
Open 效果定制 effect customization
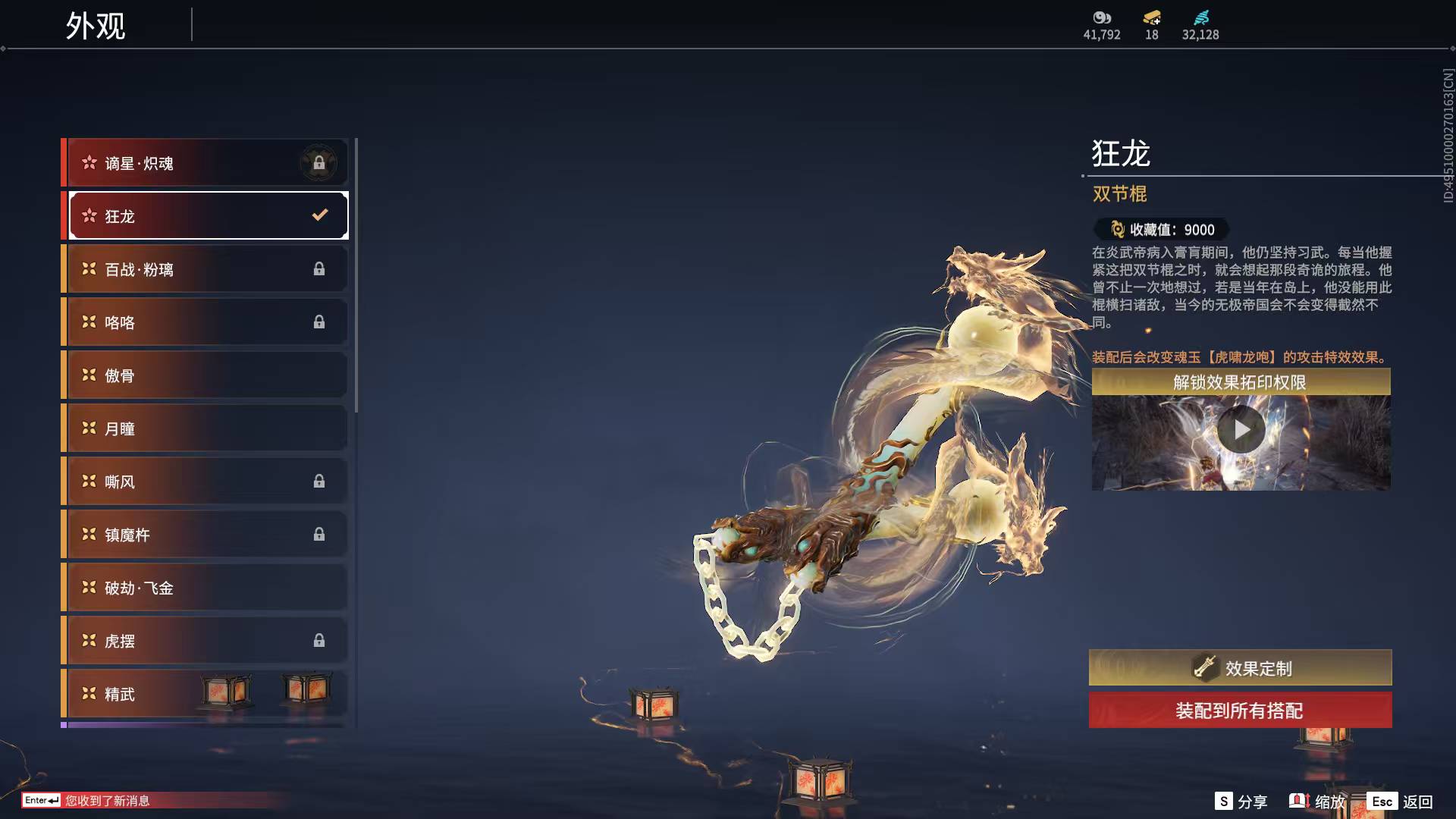(x=1240, y=668)
